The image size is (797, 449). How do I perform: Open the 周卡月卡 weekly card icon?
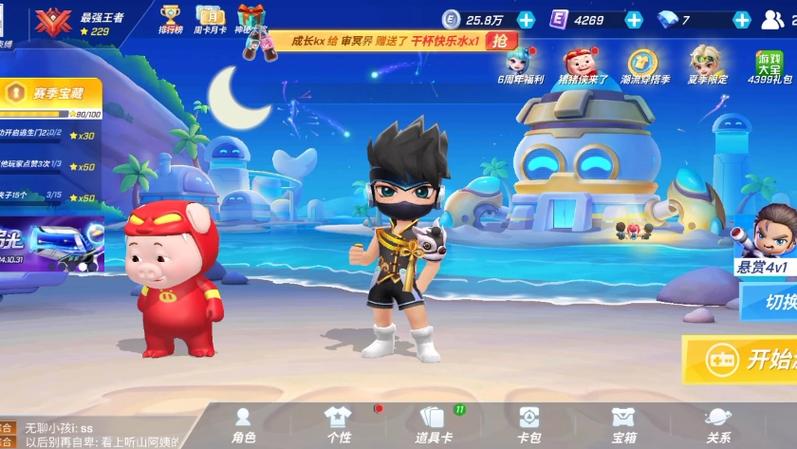pos(210,20)
